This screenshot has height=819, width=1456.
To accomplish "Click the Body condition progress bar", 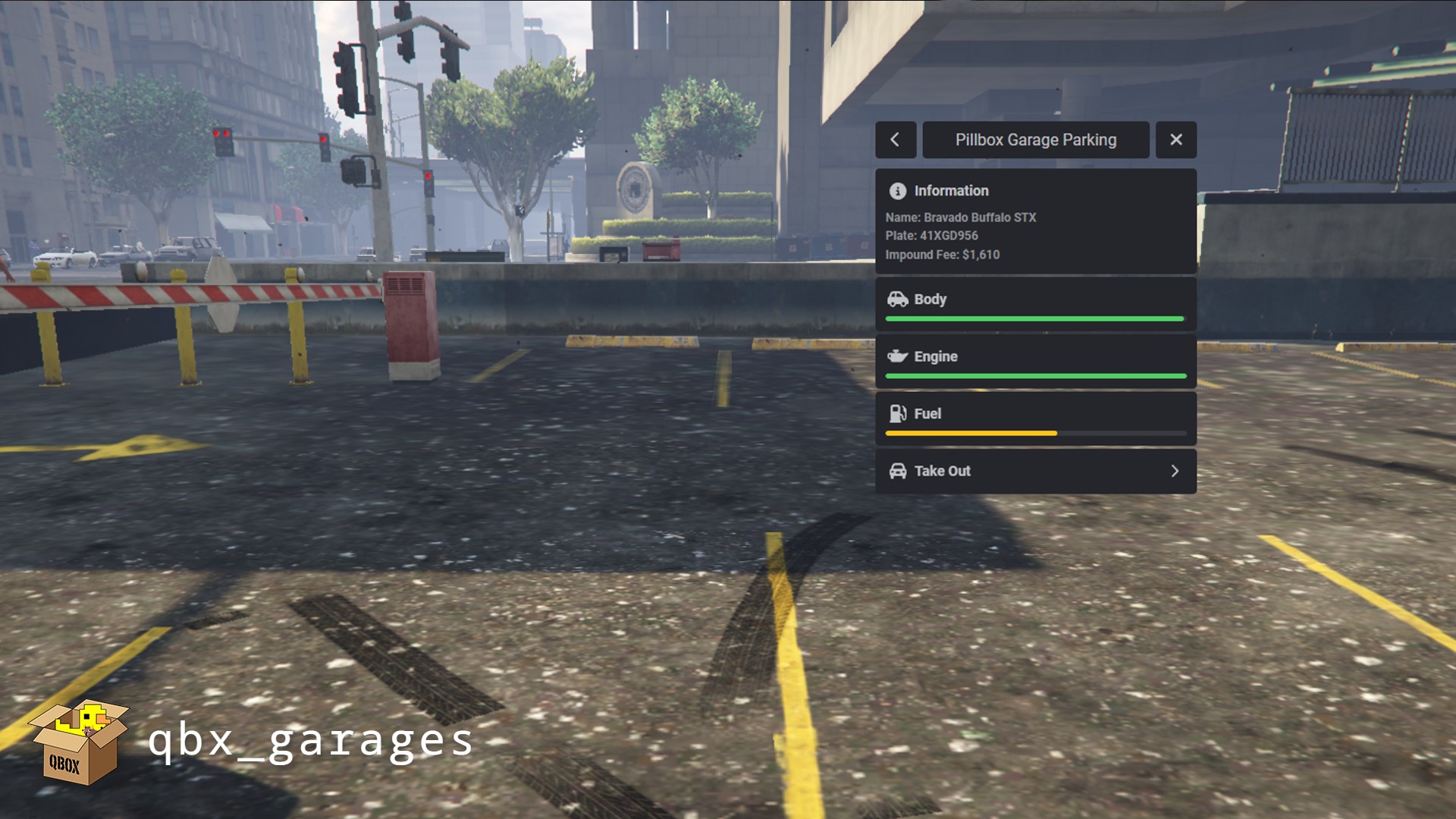I will click(1035, 319).
